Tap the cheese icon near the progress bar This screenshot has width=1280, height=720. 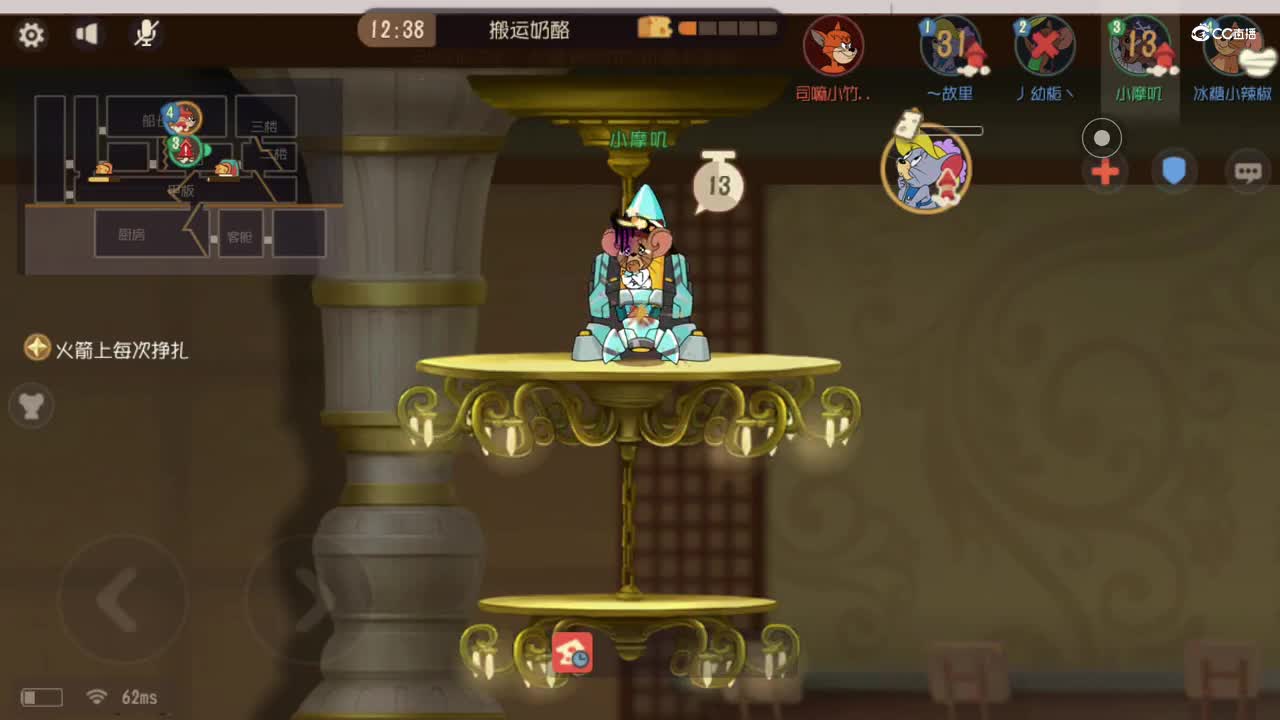click(x=655, y=29)
